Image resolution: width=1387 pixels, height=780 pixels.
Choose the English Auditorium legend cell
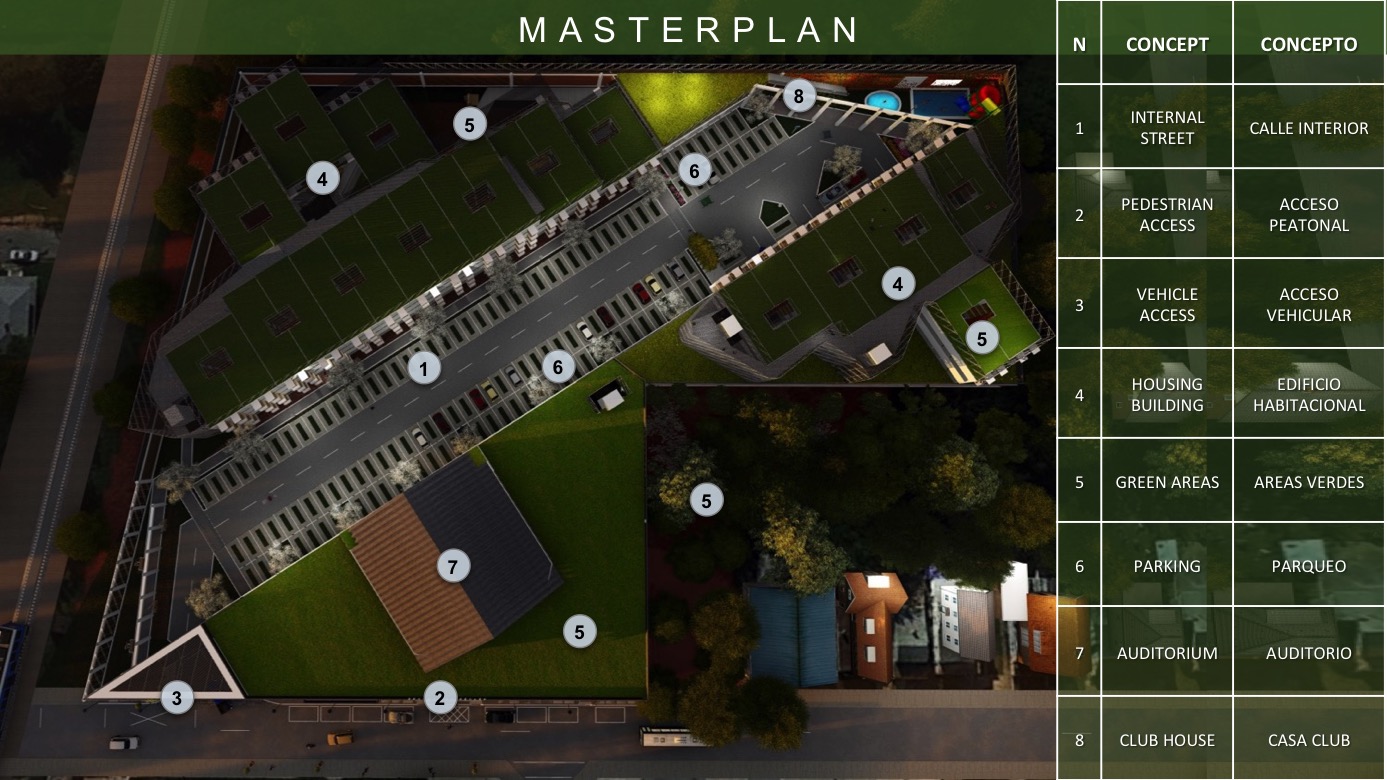(1167, 653)
